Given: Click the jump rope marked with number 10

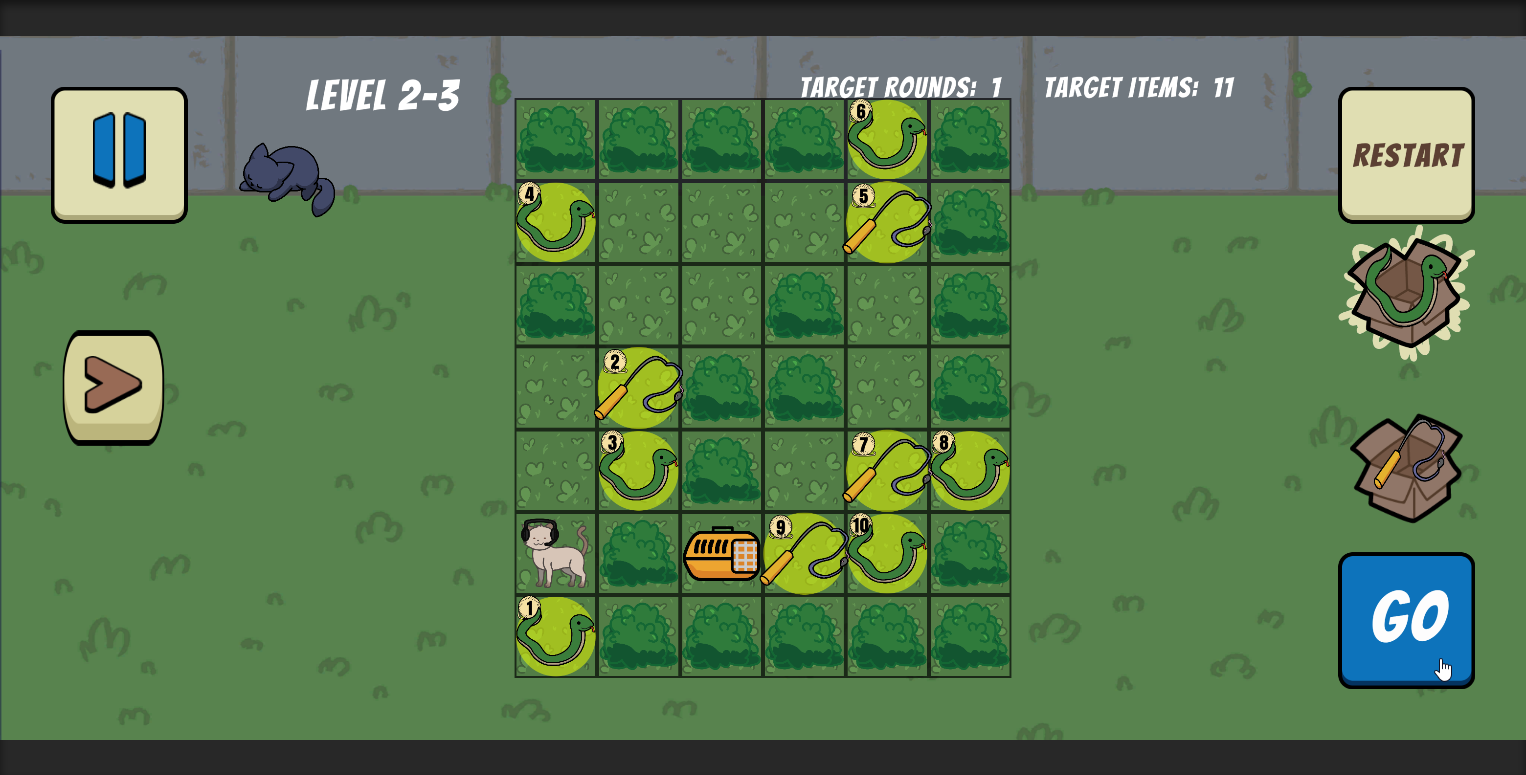Looking at the screenshot, I should 886,555.
